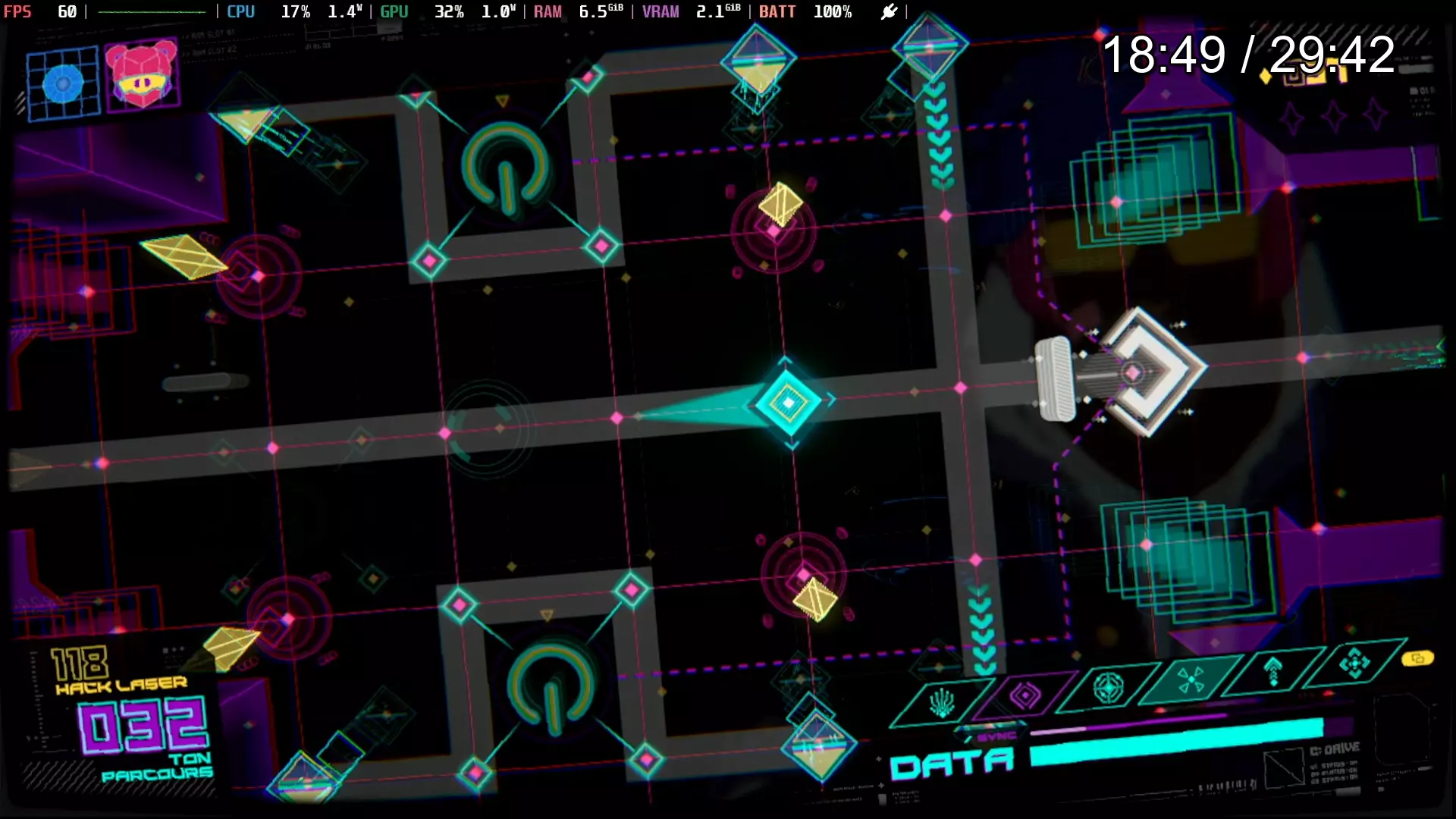This screenshot has width=1456, height=819.
Task: Click the small yellow overlap-squares badge
Action: tap(1417, 658)
